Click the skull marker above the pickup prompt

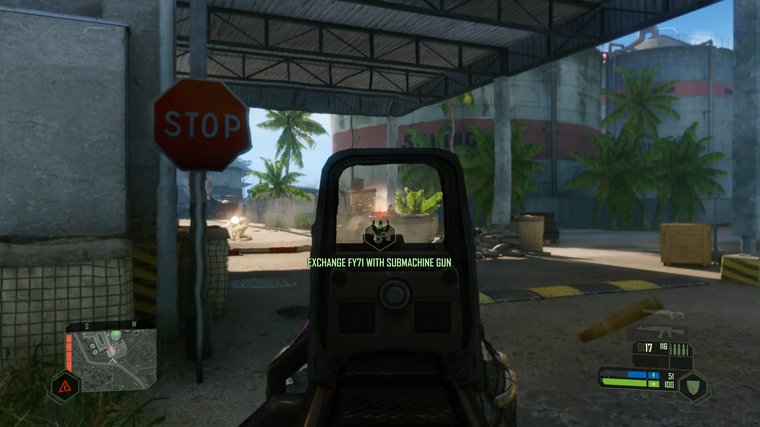pyautogui.click(x=380, y=236)
